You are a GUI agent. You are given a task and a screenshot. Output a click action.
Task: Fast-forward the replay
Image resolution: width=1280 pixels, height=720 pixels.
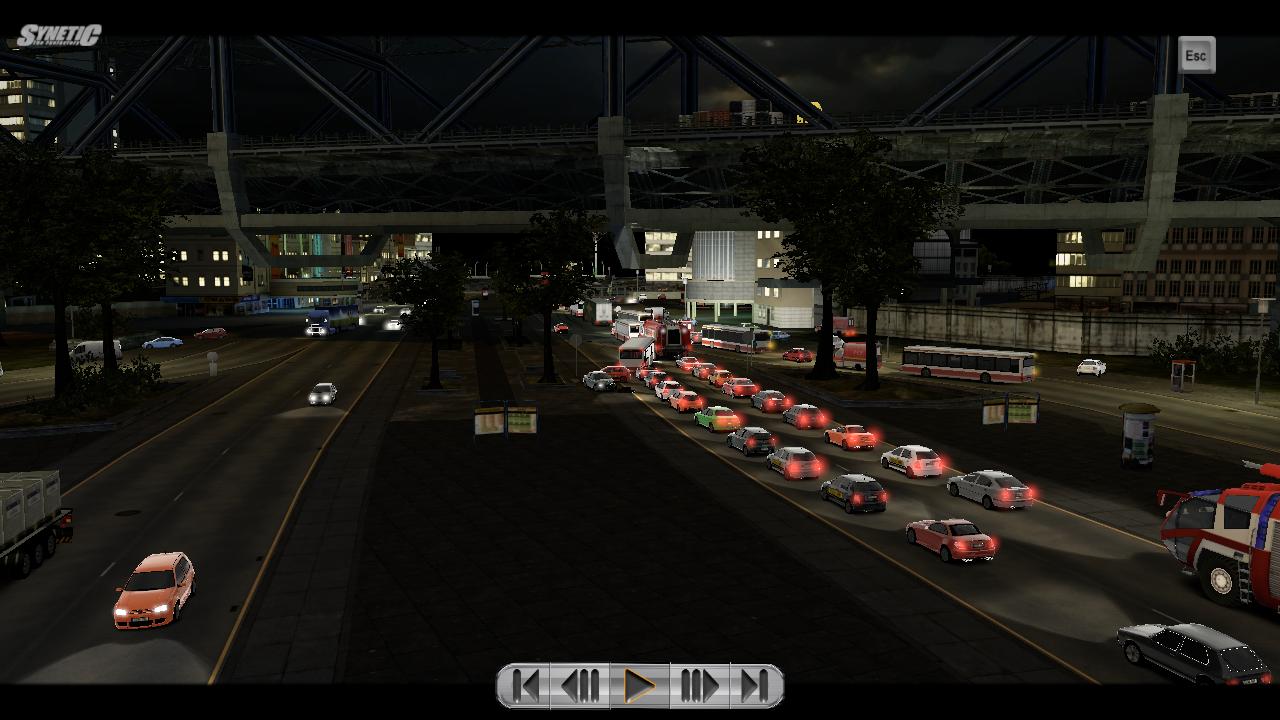coord(699,686)
